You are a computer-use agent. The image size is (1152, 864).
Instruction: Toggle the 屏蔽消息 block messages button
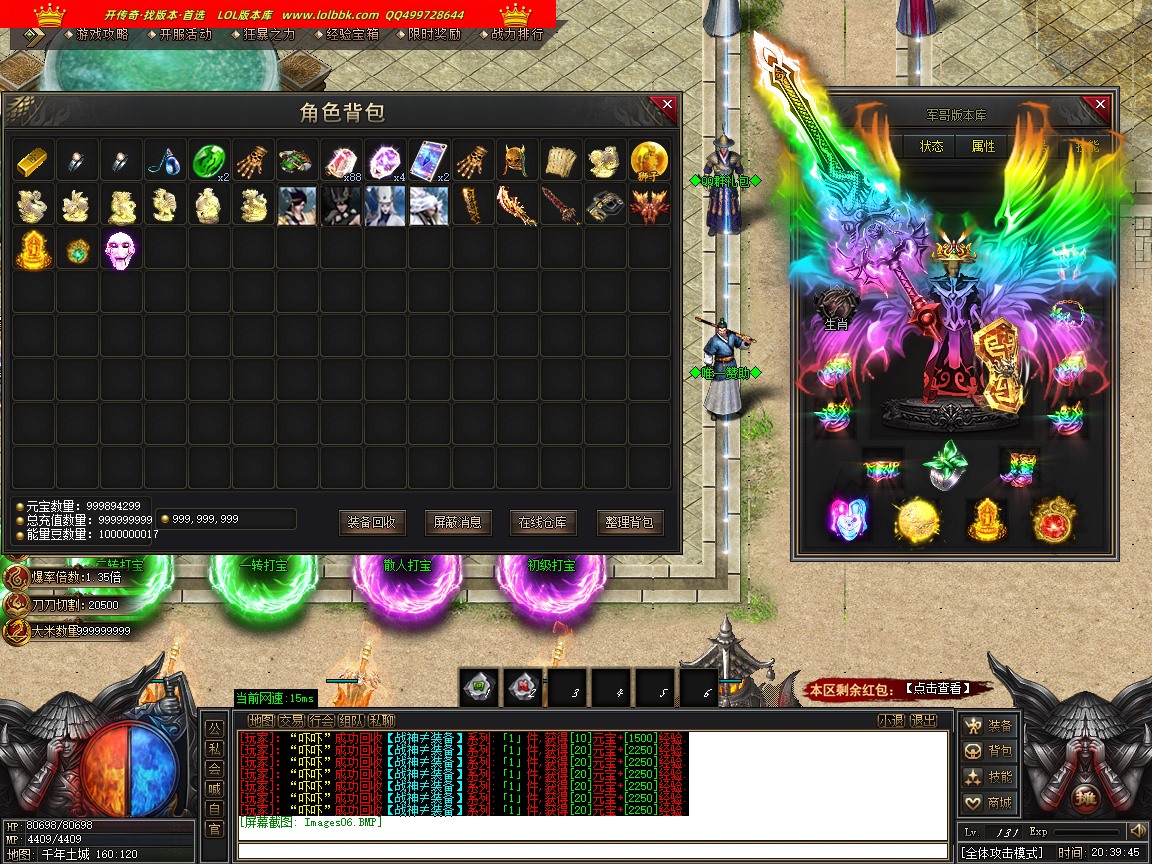click(458, 522)
